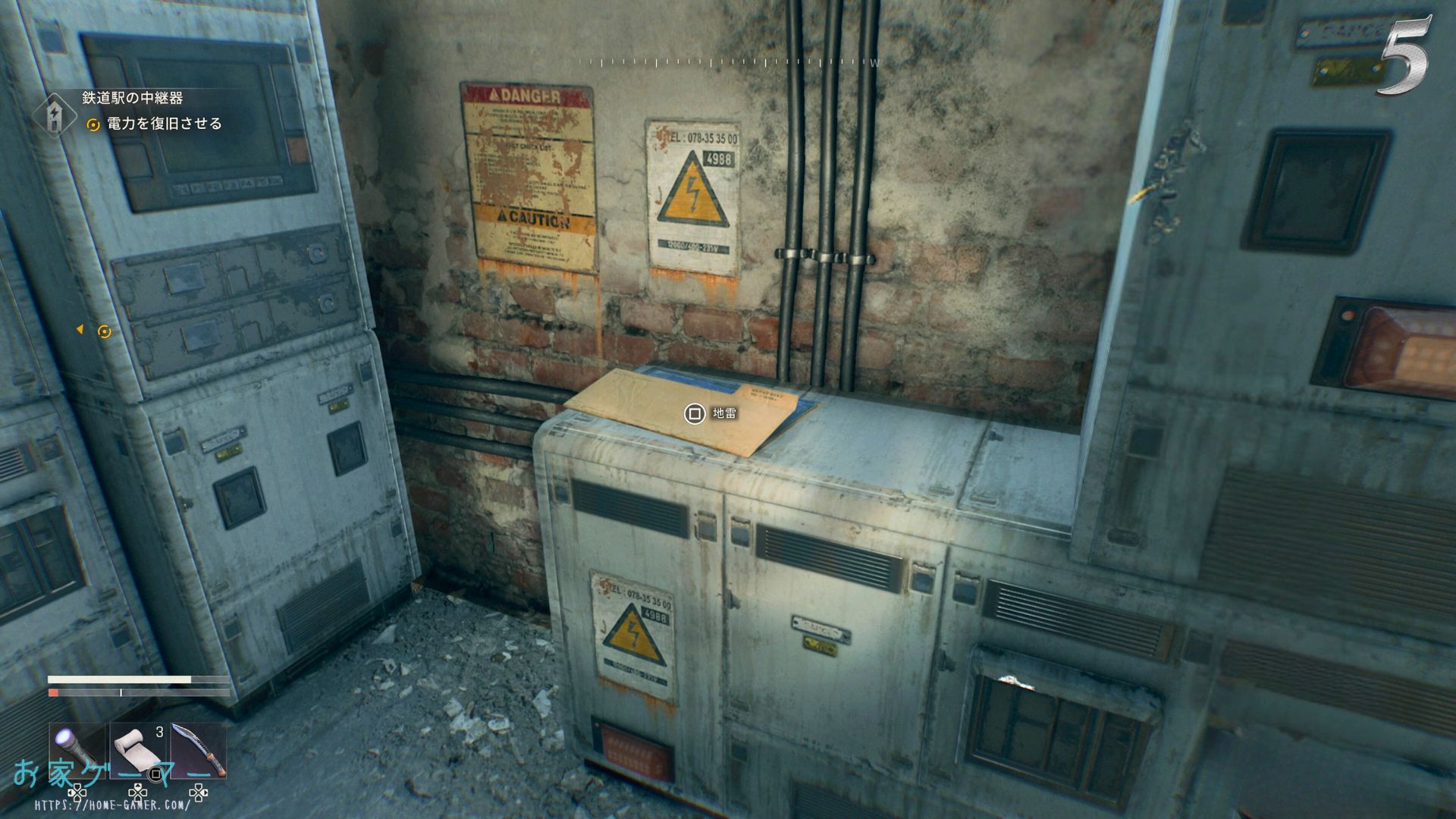Screen dimensions: 1456x819
Task: Click the yellow objective waypoint marker
Action: pos(105,331)
